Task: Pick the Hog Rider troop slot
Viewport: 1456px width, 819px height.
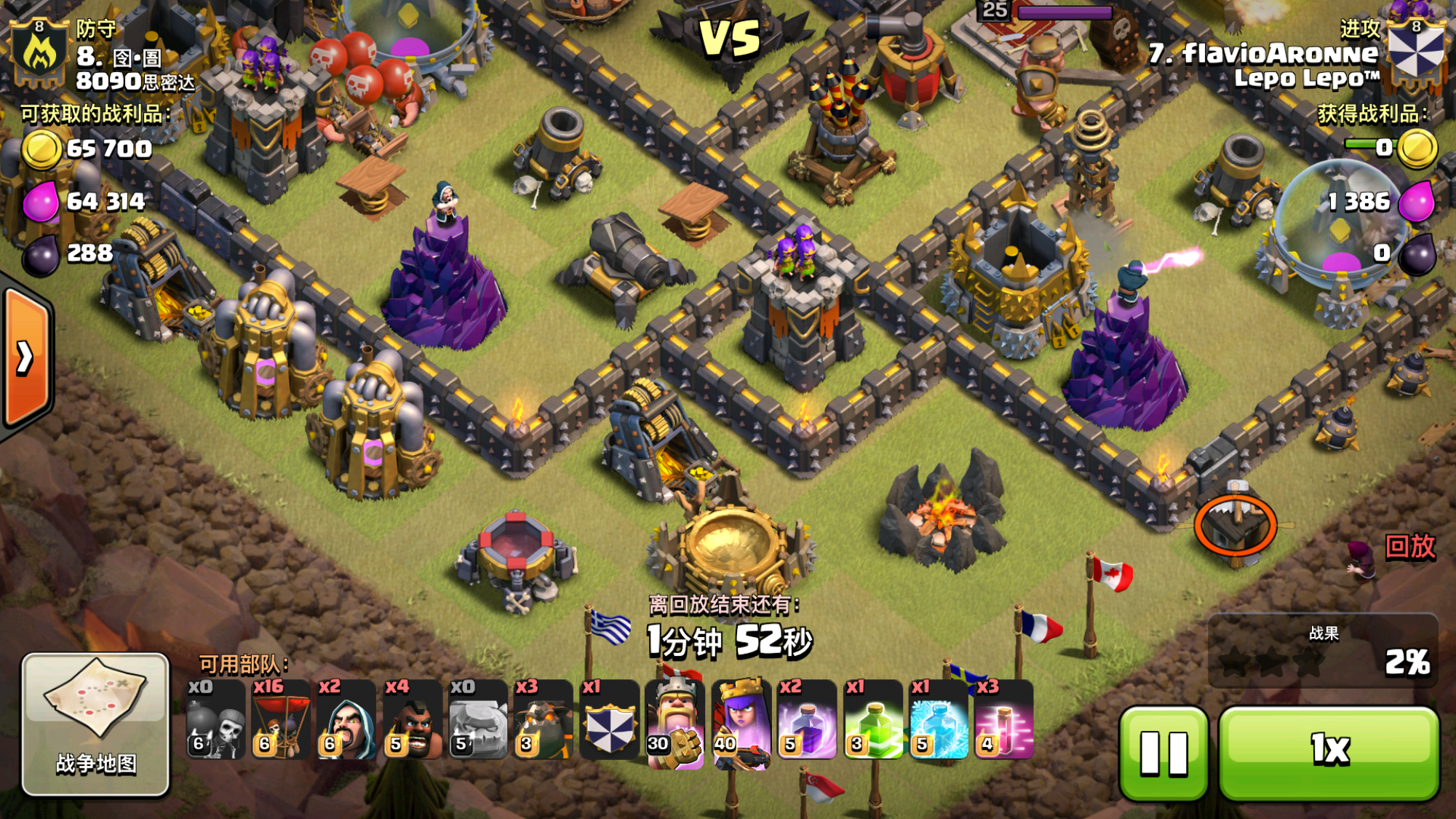Action: pyautogui.click(x=412, y=719)
